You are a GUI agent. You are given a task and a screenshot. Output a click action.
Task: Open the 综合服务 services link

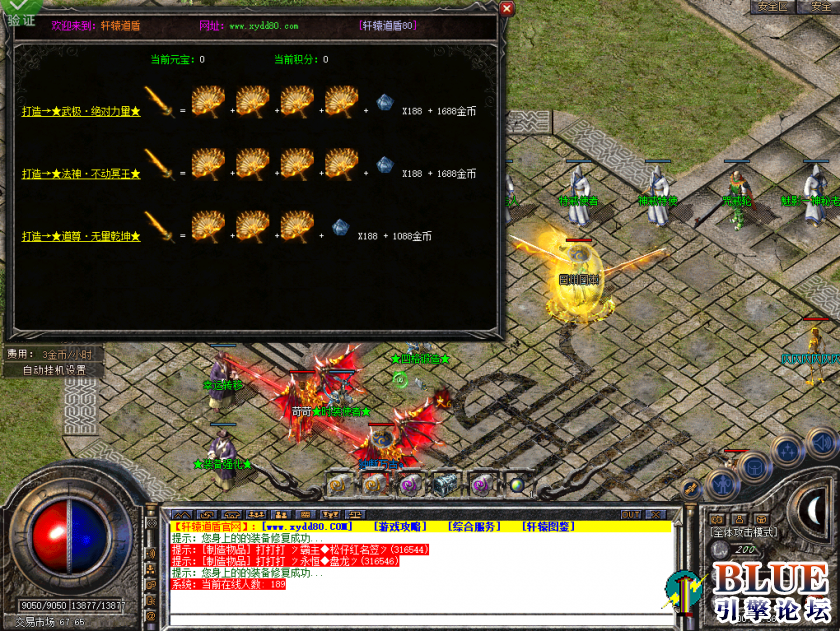pyautogui.click(x=473, y=526)
